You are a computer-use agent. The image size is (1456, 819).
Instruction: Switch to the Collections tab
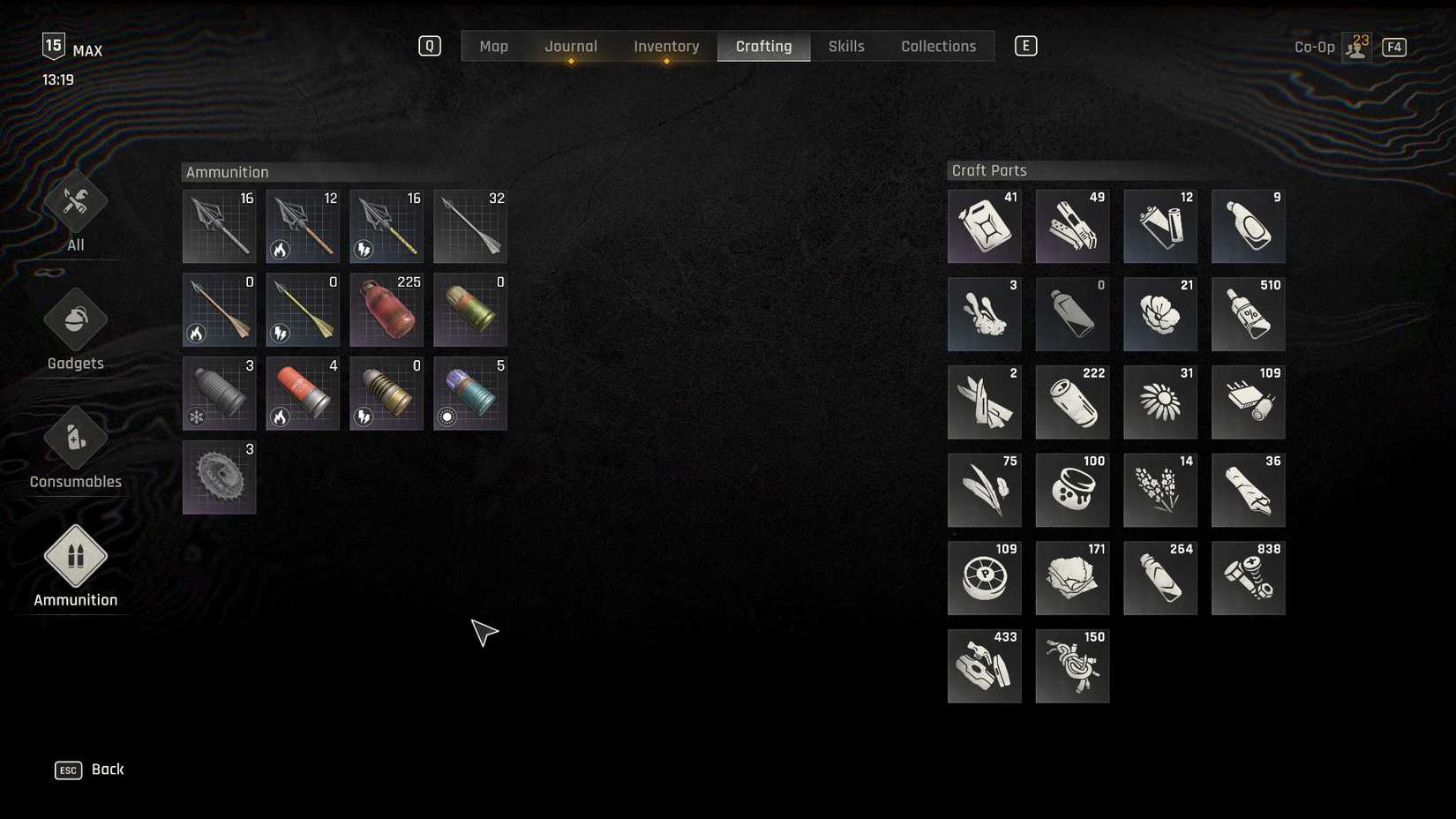click(938, 46)
